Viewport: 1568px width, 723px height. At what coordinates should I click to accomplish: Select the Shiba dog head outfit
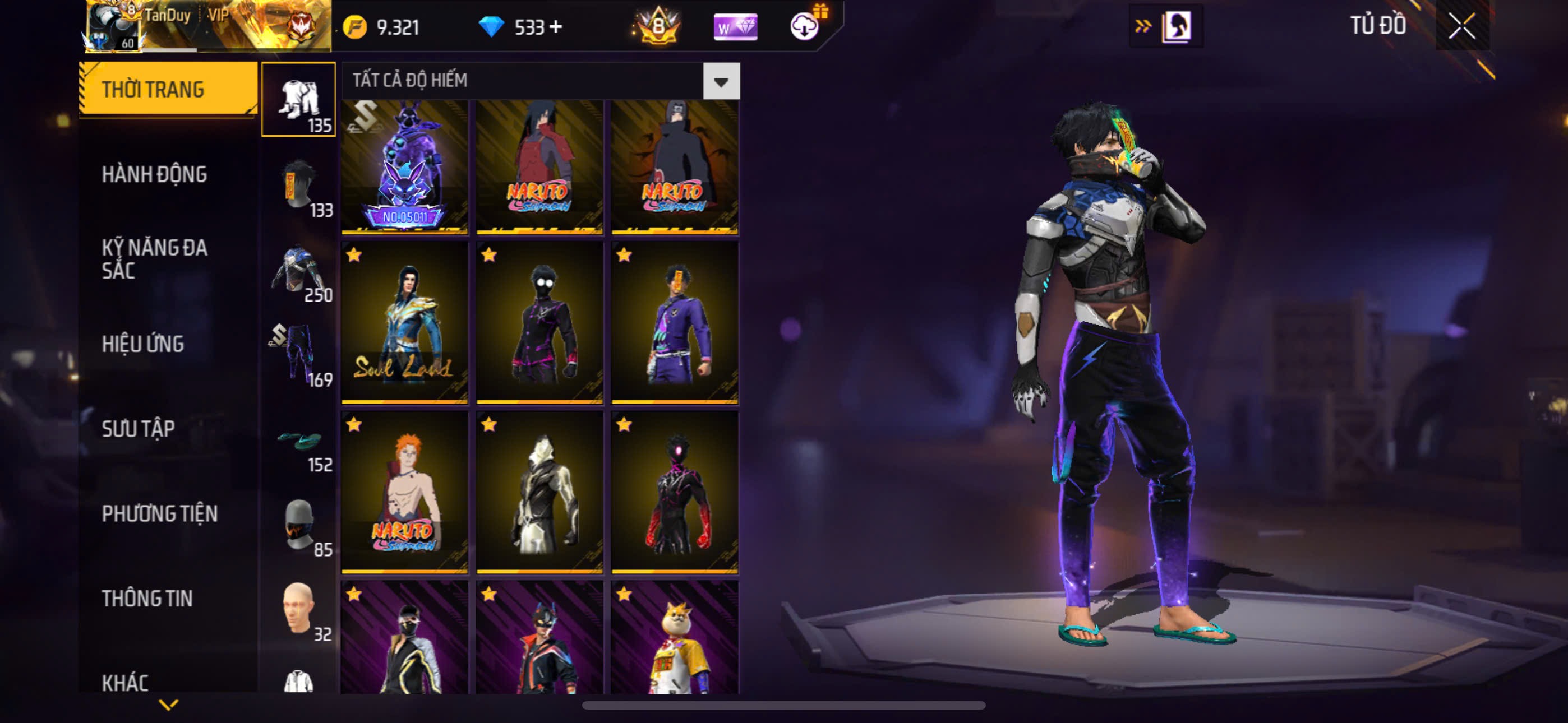click(675, 639)
